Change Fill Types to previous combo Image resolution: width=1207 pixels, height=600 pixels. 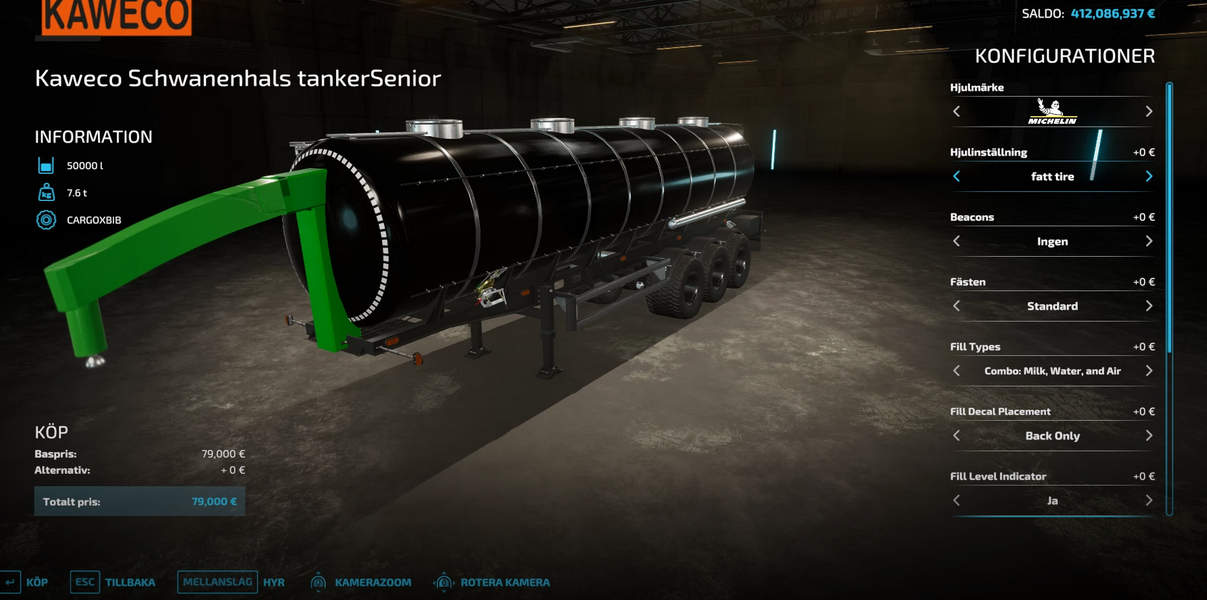pos(957,371)
